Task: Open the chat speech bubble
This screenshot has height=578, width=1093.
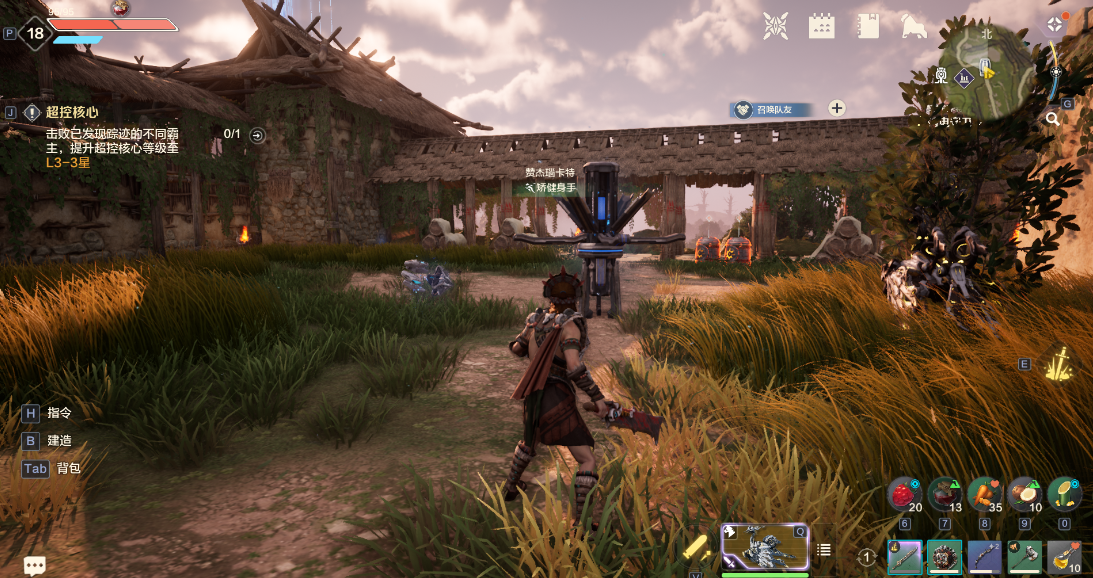Action: [35, 566]
